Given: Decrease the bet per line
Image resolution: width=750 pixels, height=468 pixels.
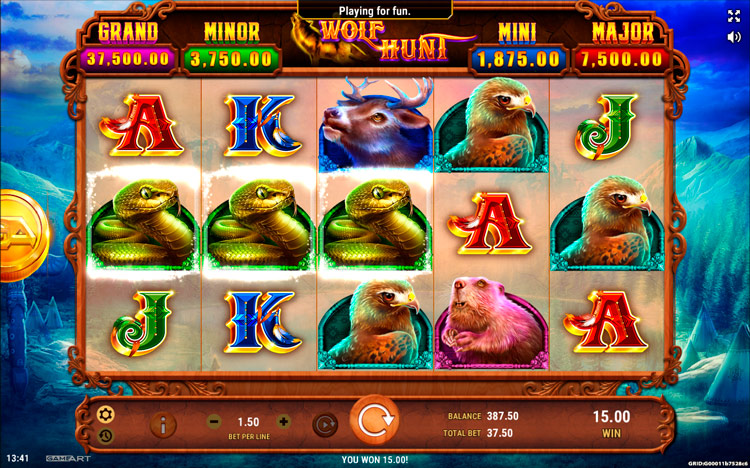Looking at the screenshot, I should click(x=214, y=422).
